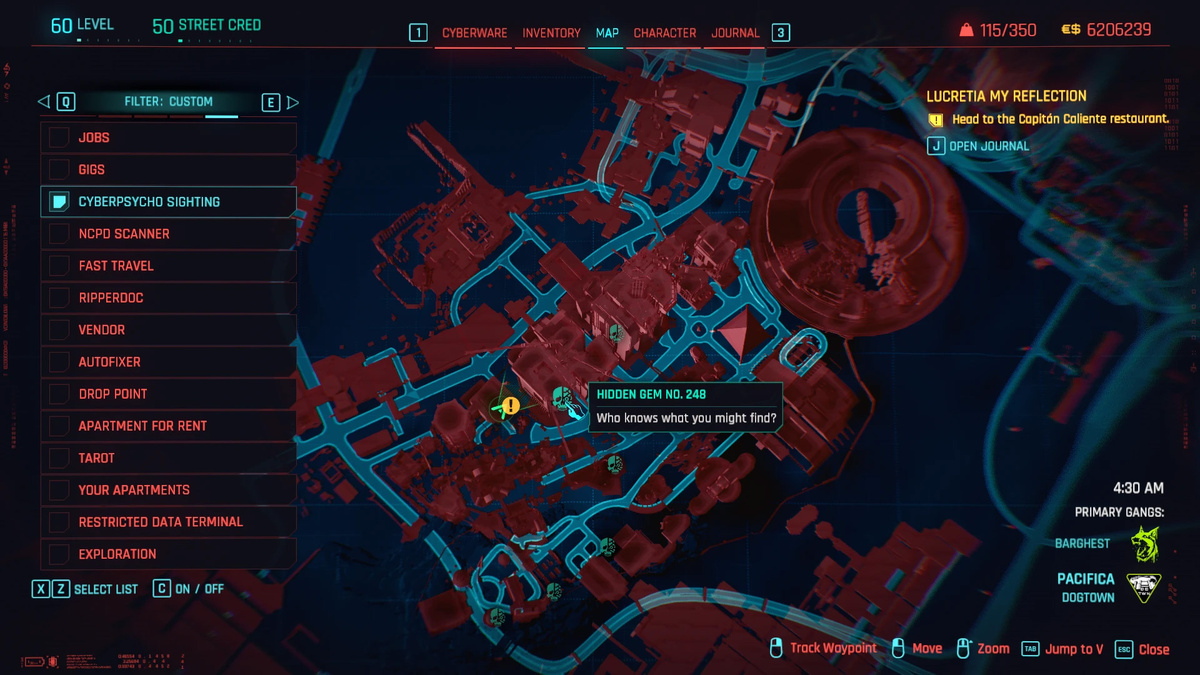This screenshot has width=1200, height=675.
Task: Show Drop Point markers
Action: pos(168,394)
